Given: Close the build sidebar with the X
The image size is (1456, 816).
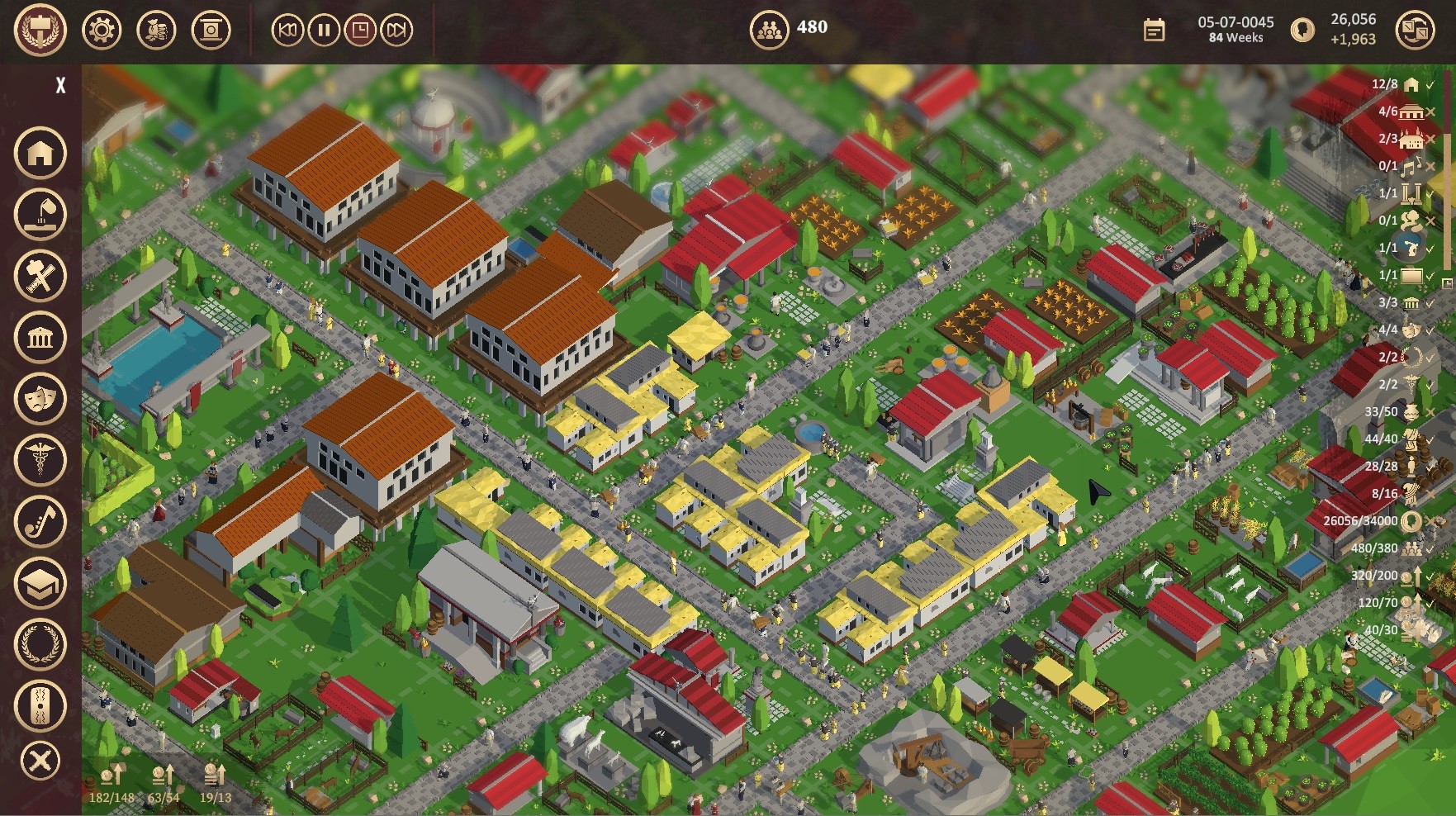Looking at the screenshot, I should 60,85.
